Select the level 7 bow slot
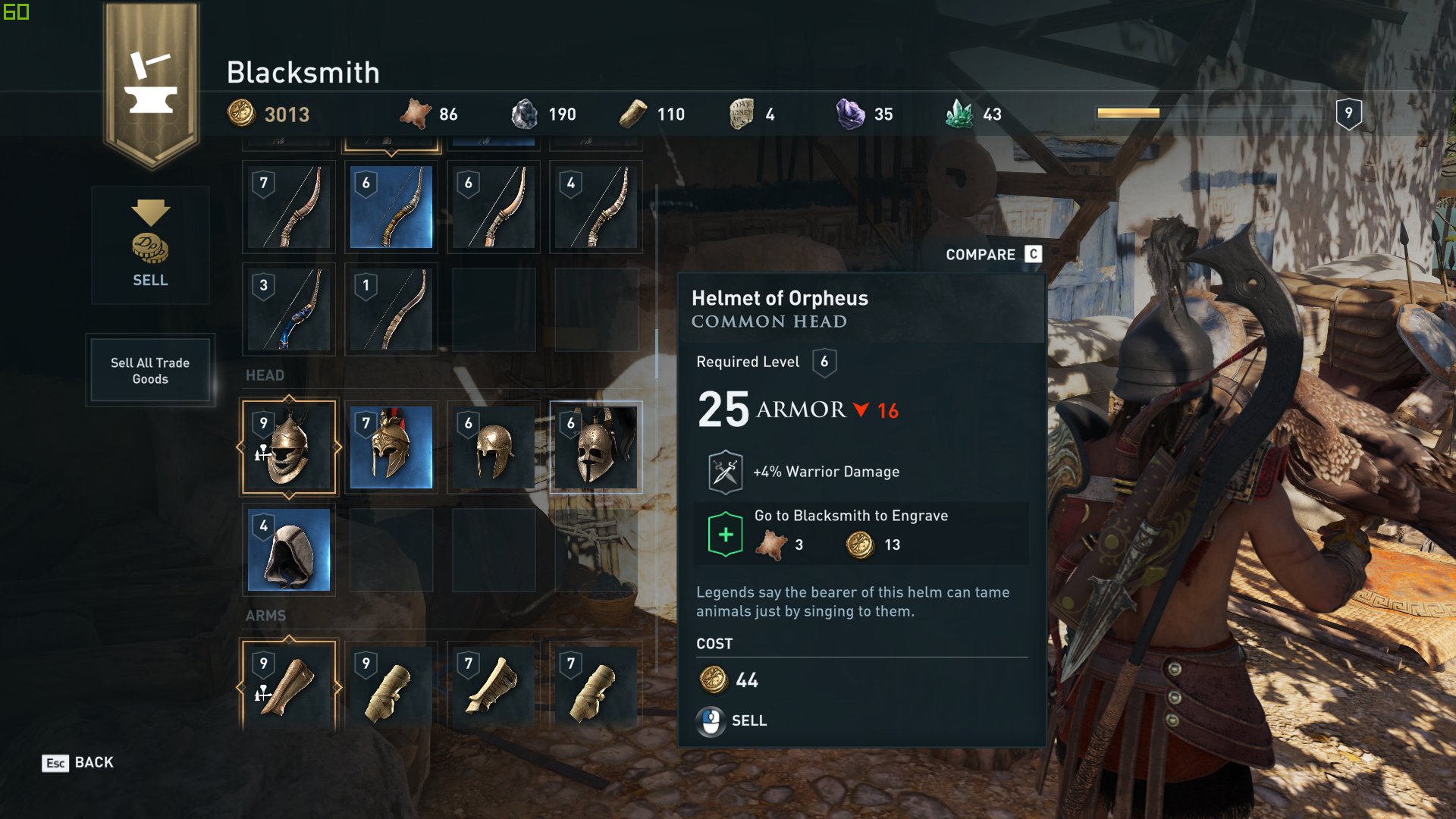The image size is (1456, 819). tap(289, 207)
